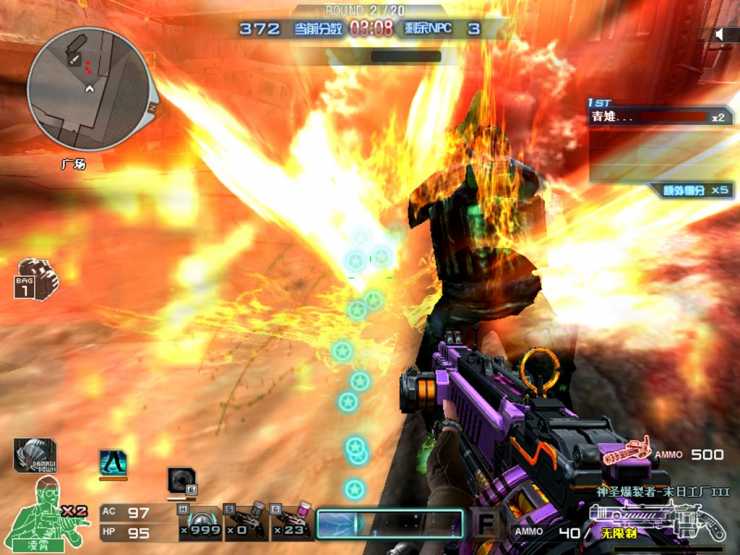Open the bag 1 fist icon

click(x=36, y=278)
